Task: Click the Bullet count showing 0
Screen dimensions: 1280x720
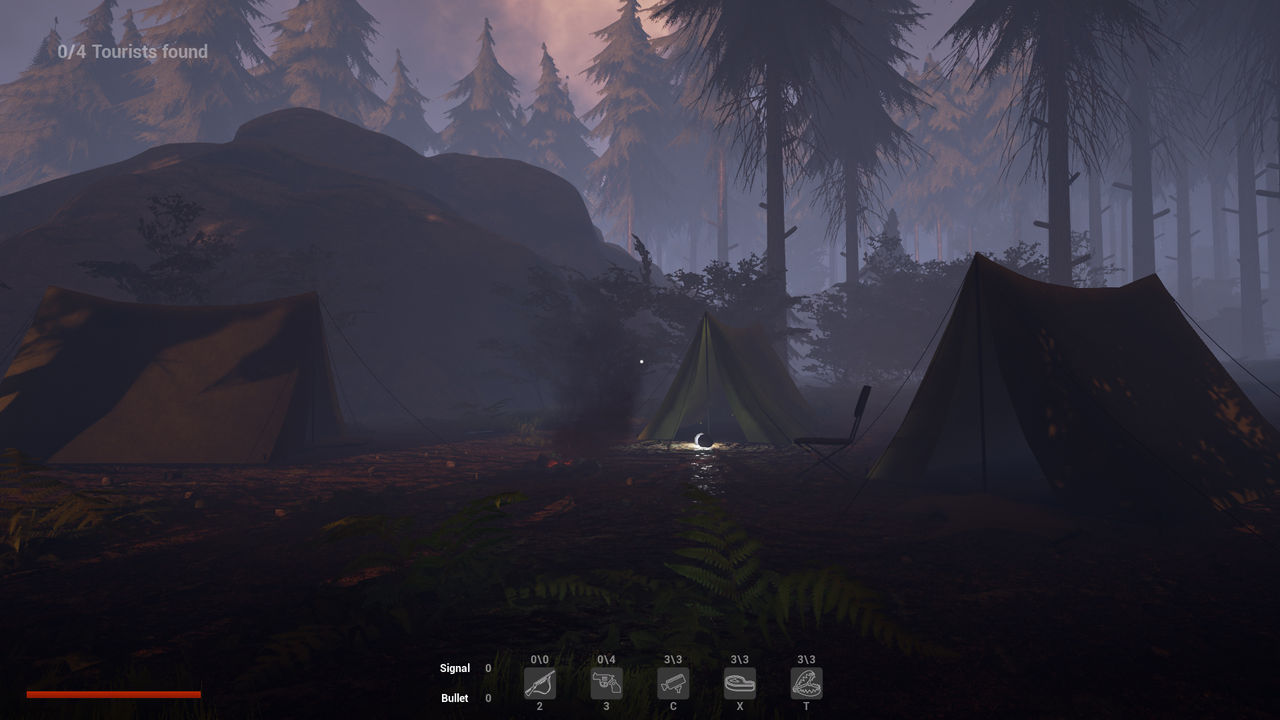Action: tap(487, 698)
